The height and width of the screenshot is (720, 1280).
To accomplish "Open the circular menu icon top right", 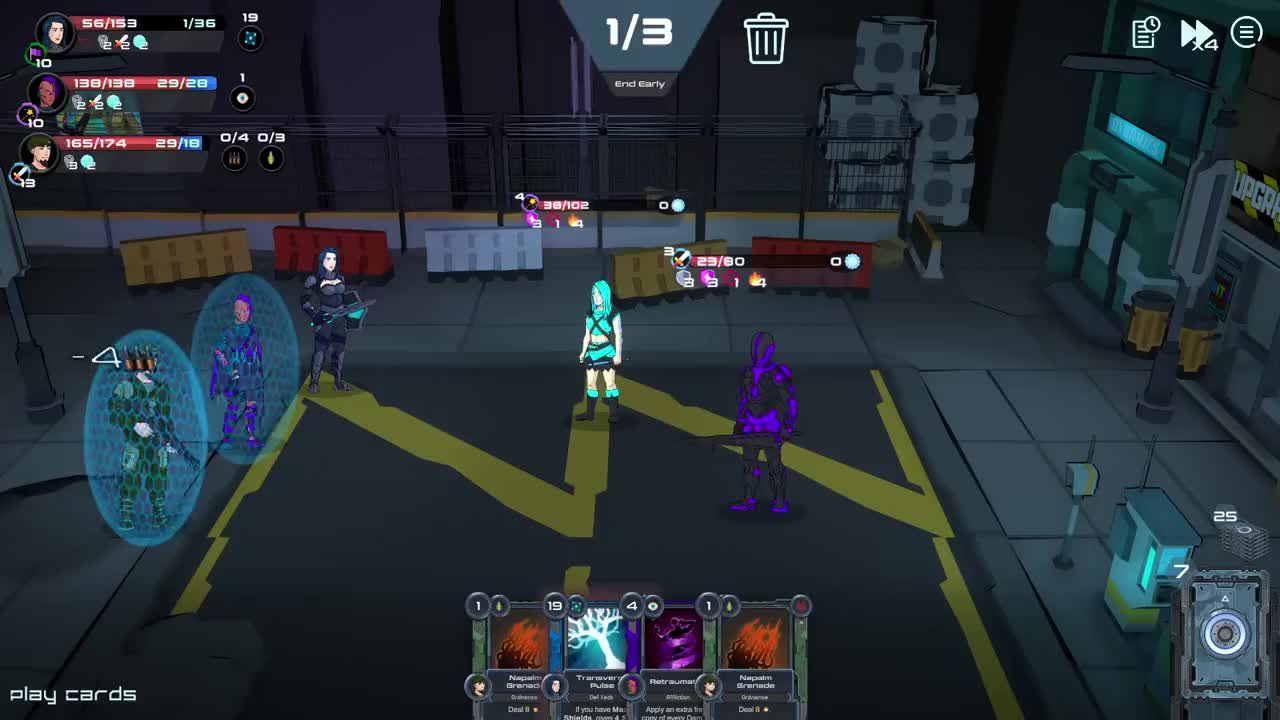I will 1246,32.
